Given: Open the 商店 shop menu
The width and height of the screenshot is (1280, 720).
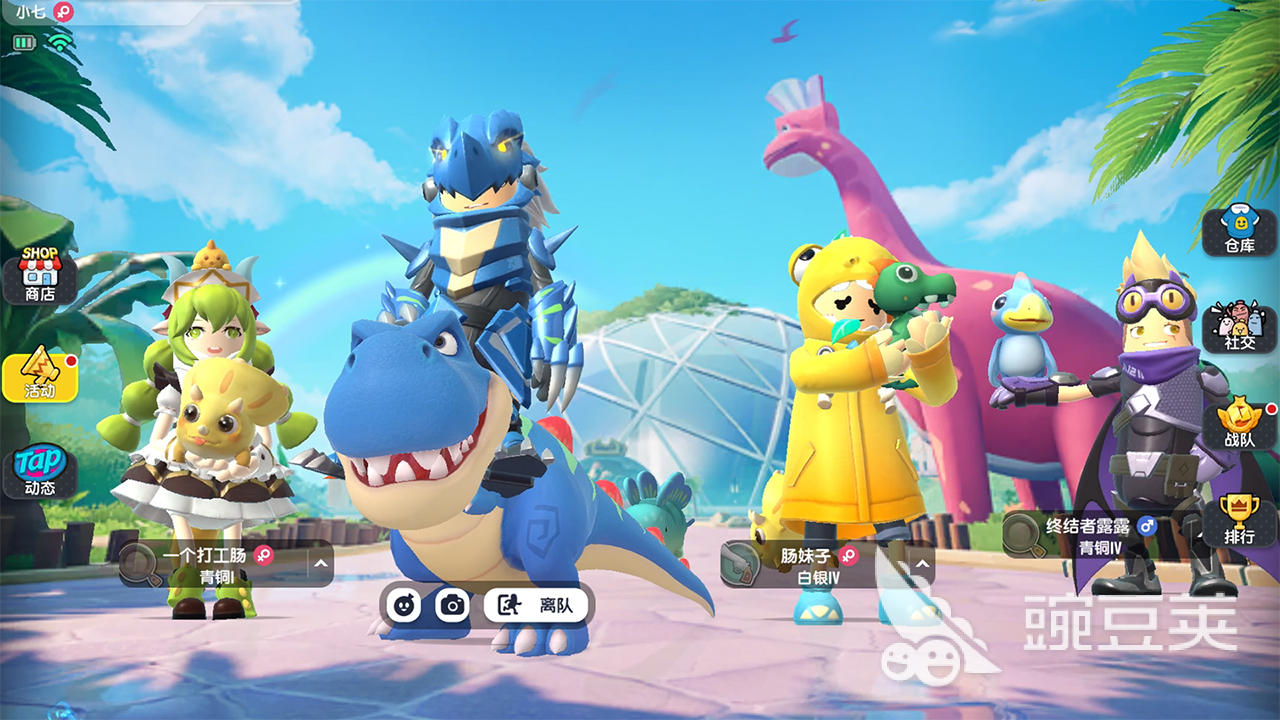Looking at the screenshot, I should 40,275.
